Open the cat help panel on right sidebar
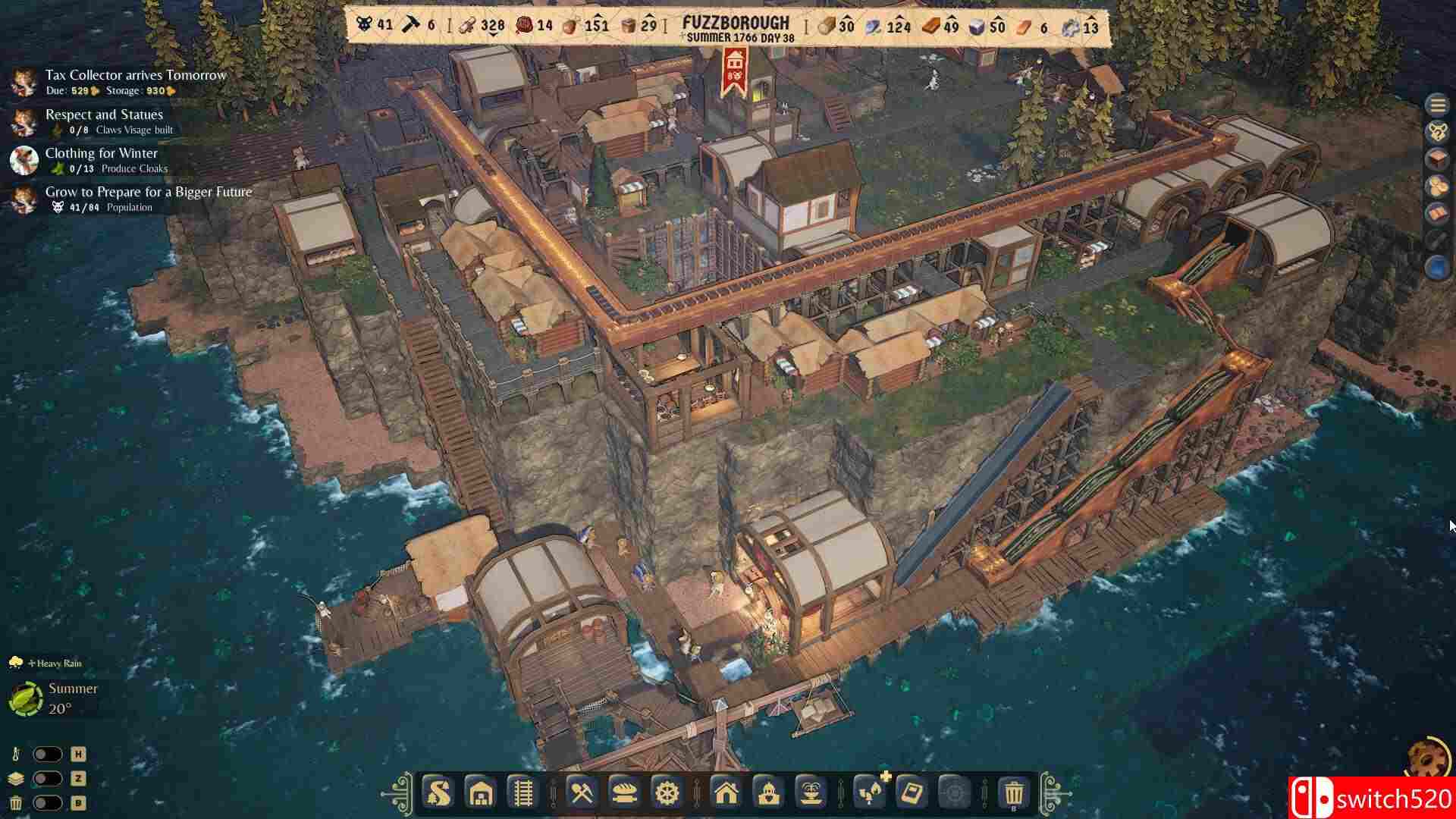The width and height of the screenshot is (1456, 819). coord(1438,131)
